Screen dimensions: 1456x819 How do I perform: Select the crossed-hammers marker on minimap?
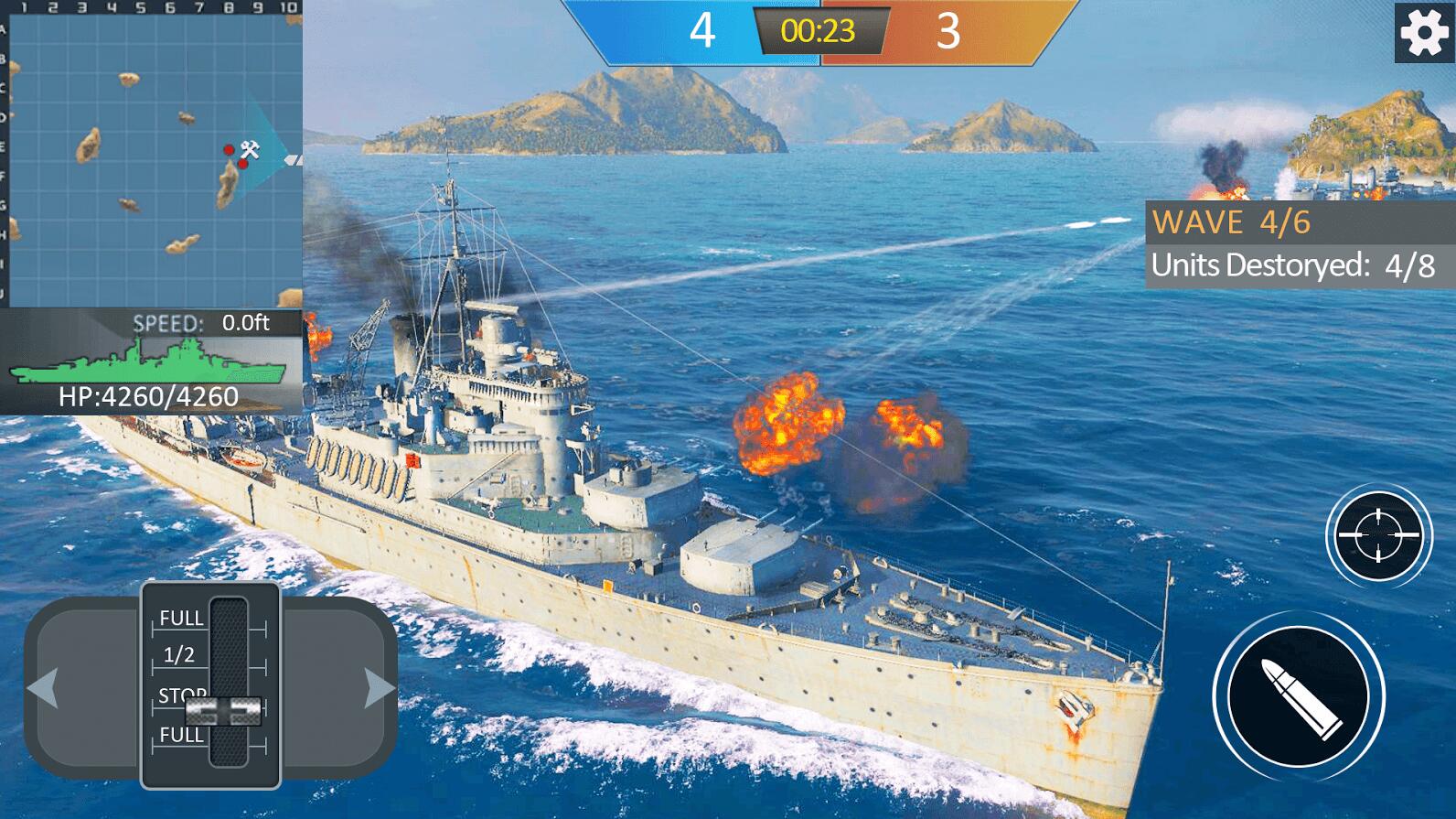(x=250, y=149)
